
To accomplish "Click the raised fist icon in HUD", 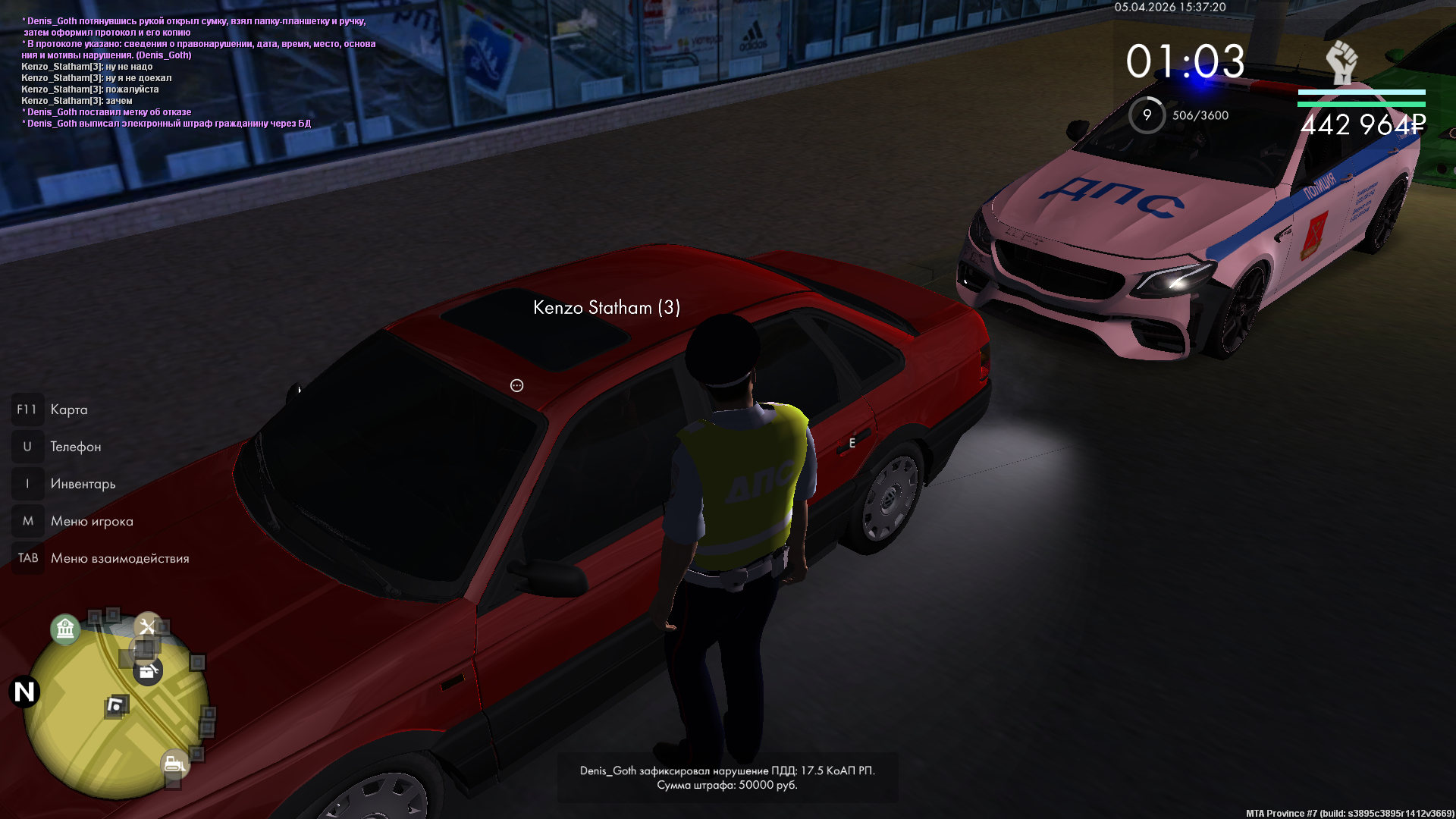I will coord(1341,62).
